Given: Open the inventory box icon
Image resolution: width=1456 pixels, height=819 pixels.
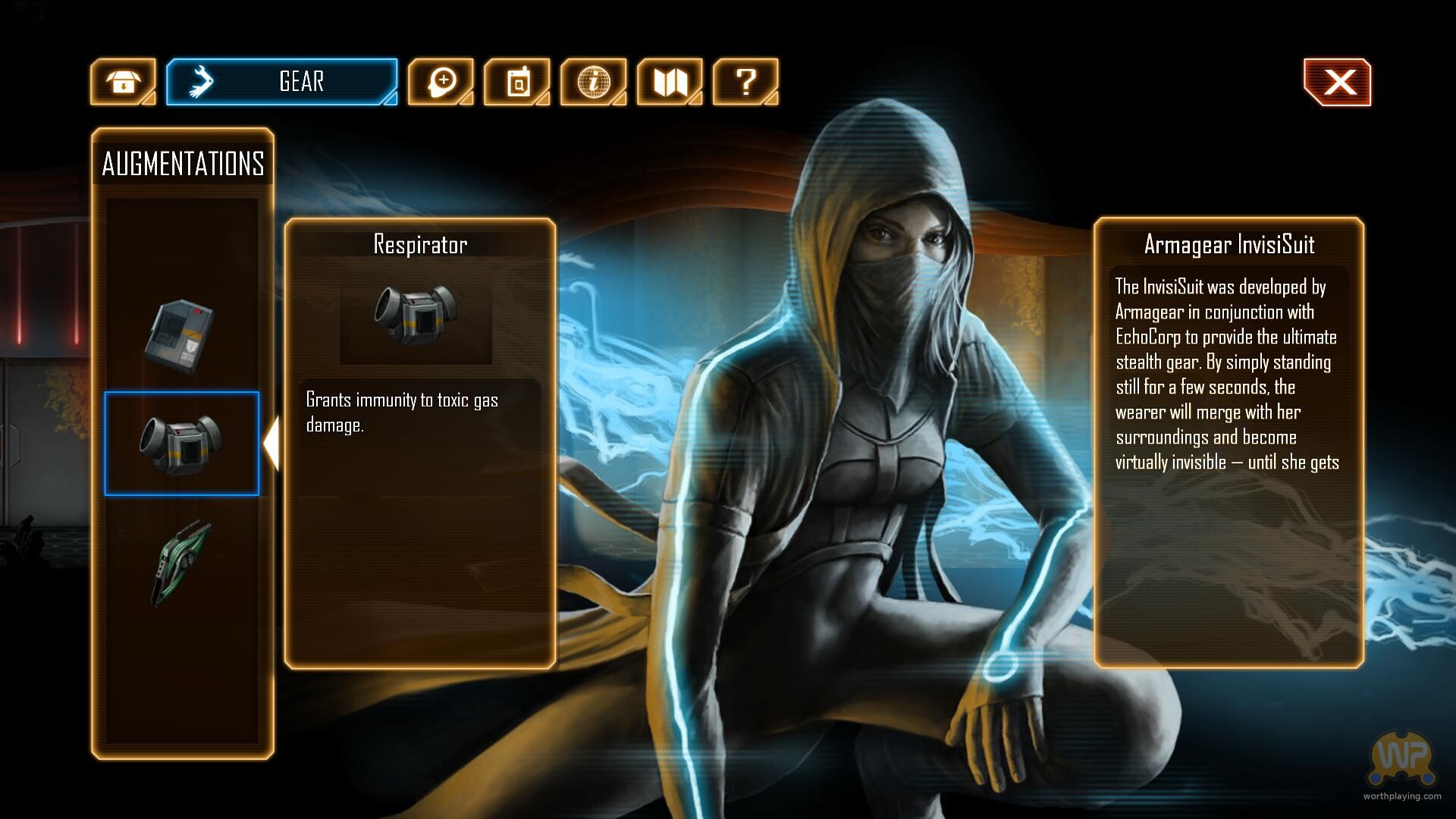Looking at the screenshot, I should [x=124, y=82].
